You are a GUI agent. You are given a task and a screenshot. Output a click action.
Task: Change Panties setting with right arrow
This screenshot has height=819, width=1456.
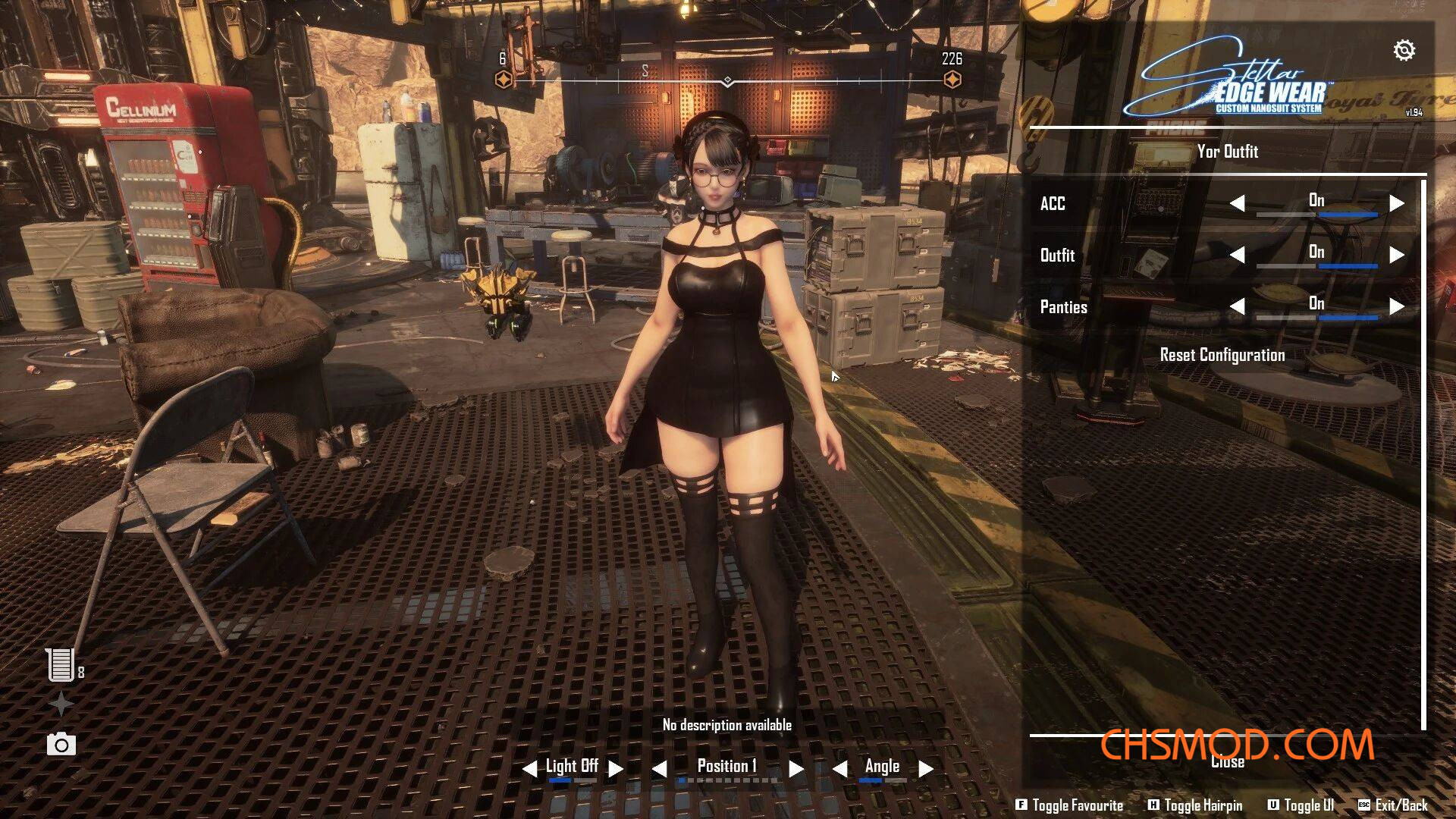pyautogui.click(x=1397, y=306)
